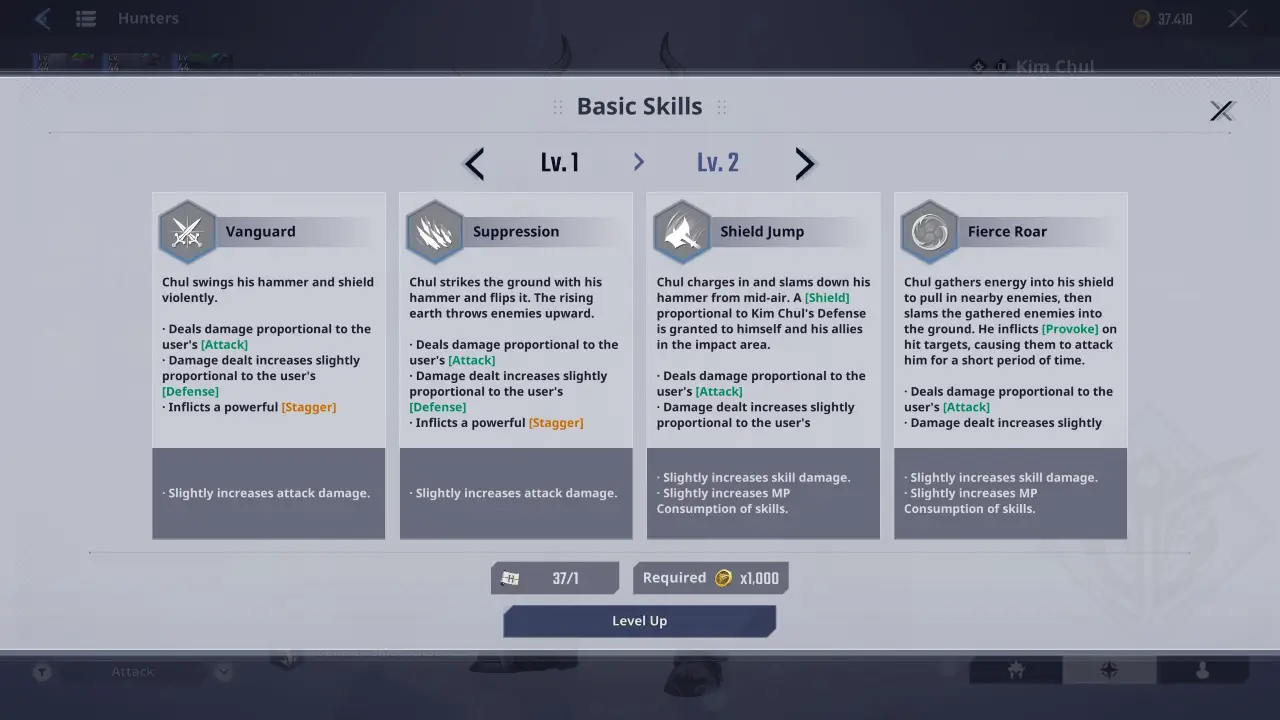The image size is (1280, 720).
Task: Open the crown tab in the bottom bar
Action: 1015,671
